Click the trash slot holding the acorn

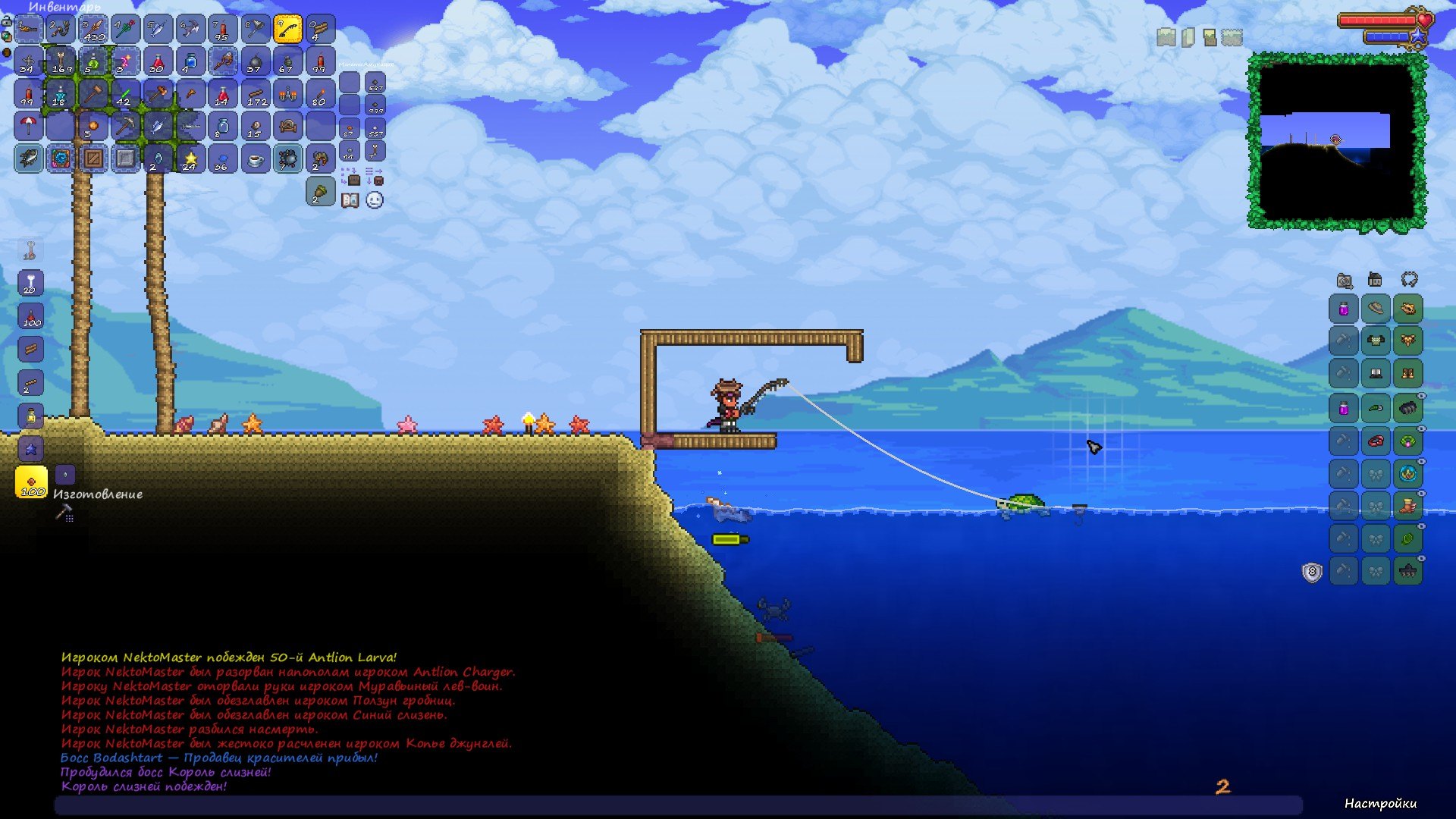[x=320, y=192]
